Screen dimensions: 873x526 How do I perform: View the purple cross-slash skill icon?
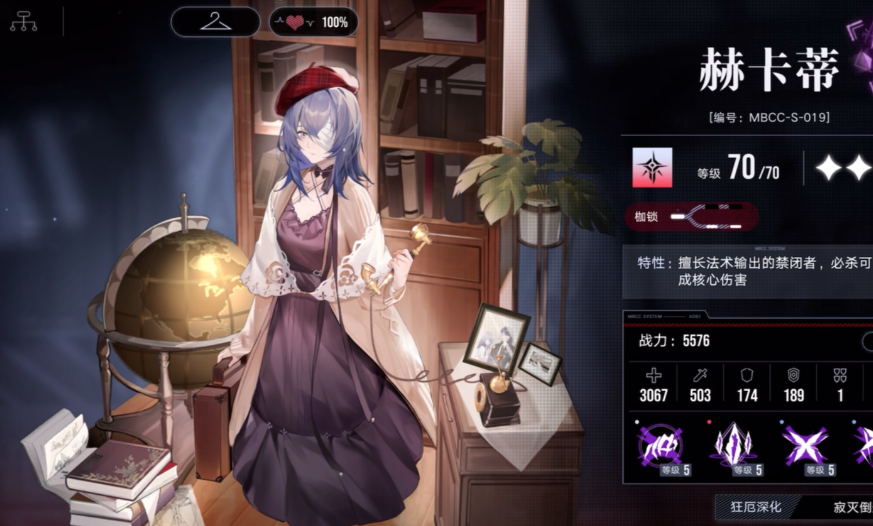pyautogui.click(x=806, y=447)
